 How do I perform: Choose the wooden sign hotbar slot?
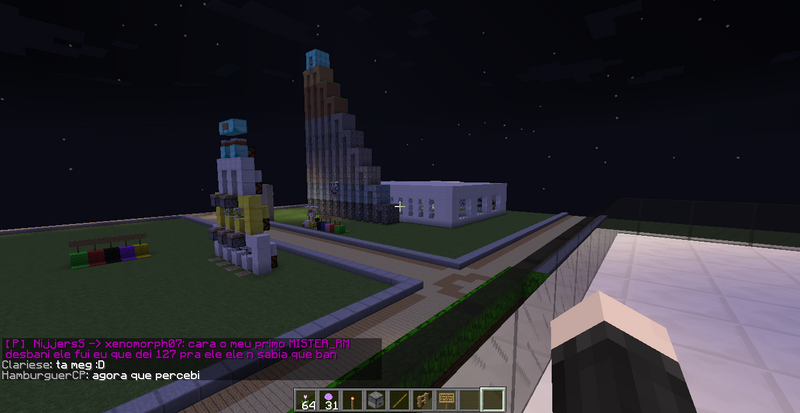(x=445, y=400)
